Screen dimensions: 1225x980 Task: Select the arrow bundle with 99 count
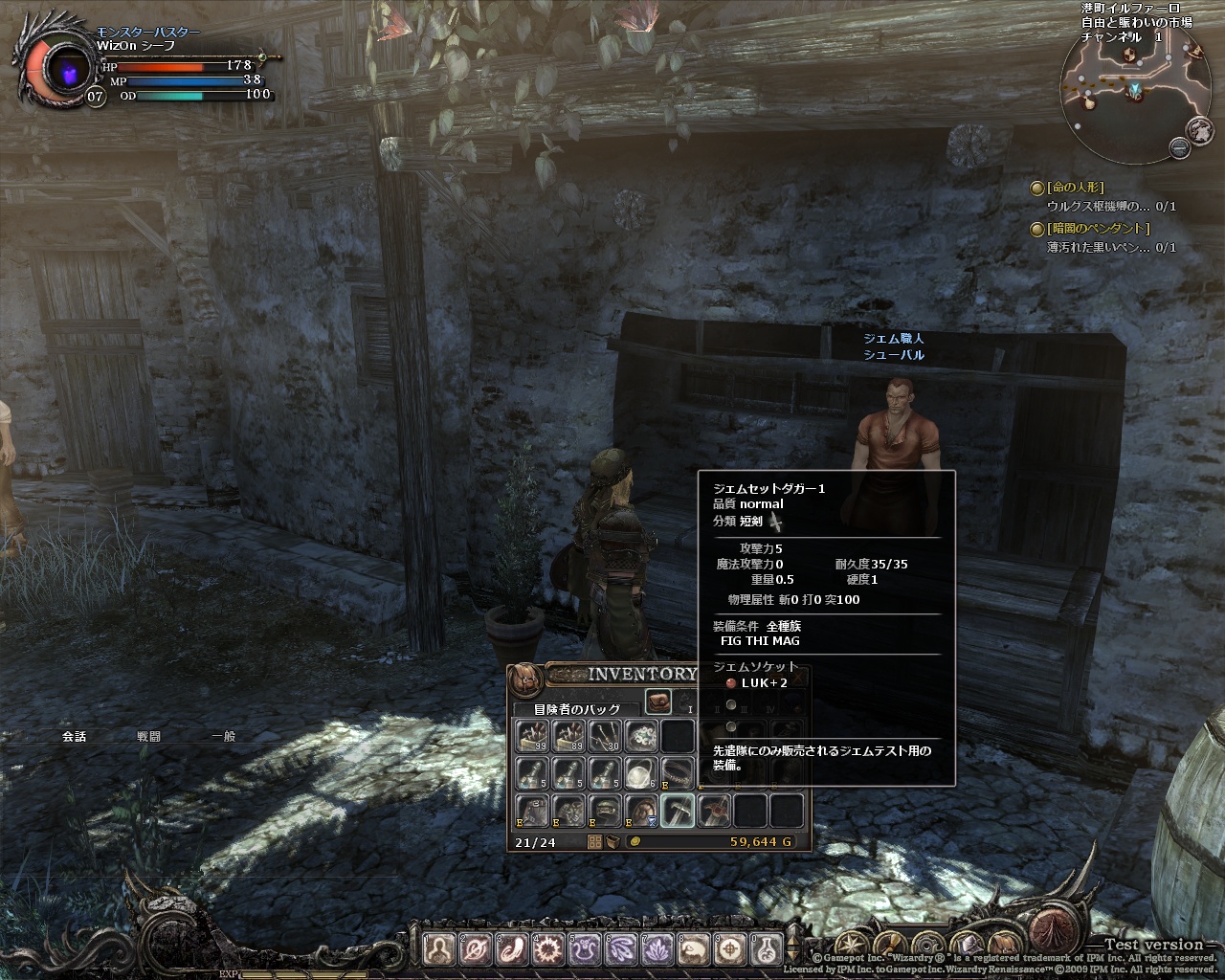click(532, 735)
